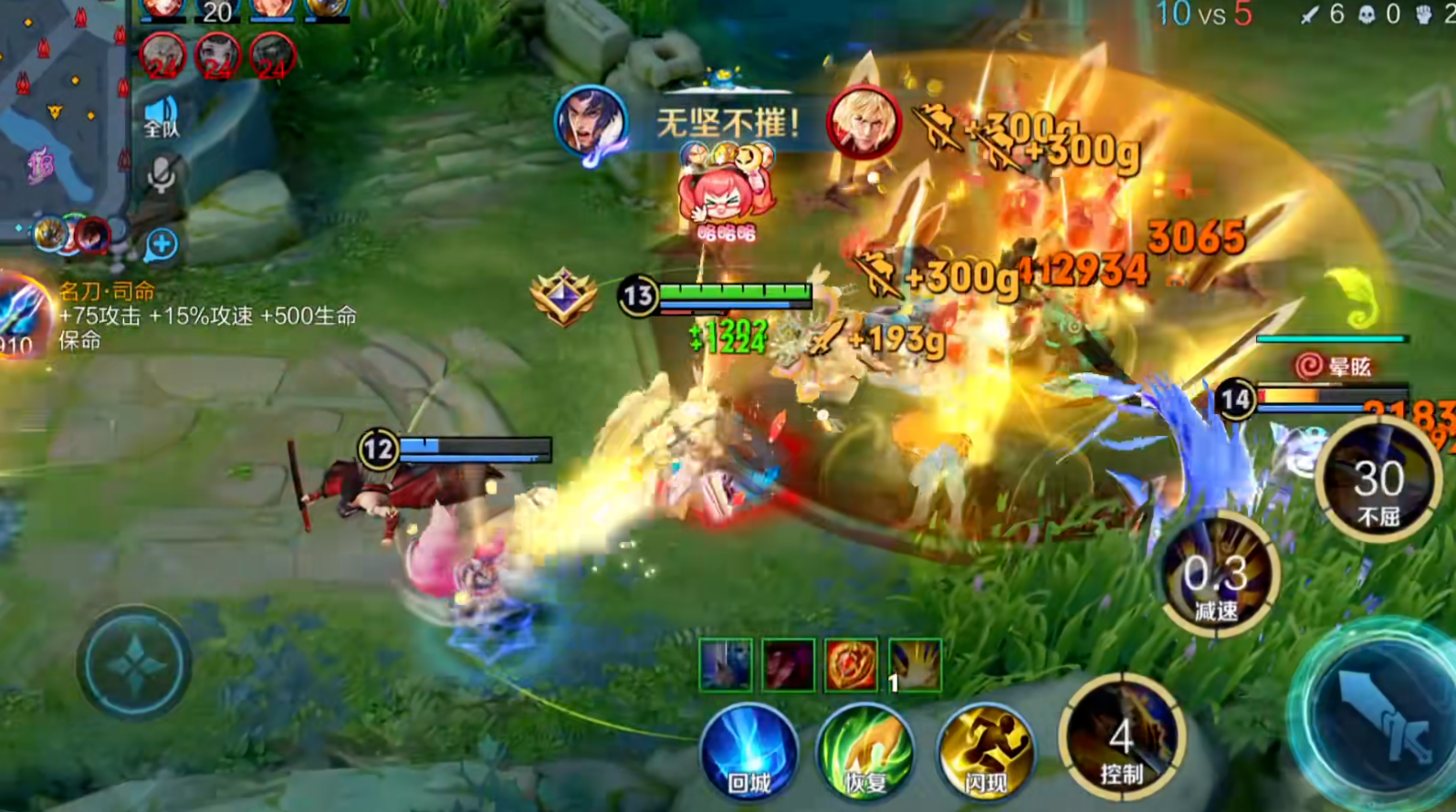Image resolution: width=1456 pixels, height=812 pixels.
Task: Toggle the 全队 team voice speaker
Action: tap(162, 117)
